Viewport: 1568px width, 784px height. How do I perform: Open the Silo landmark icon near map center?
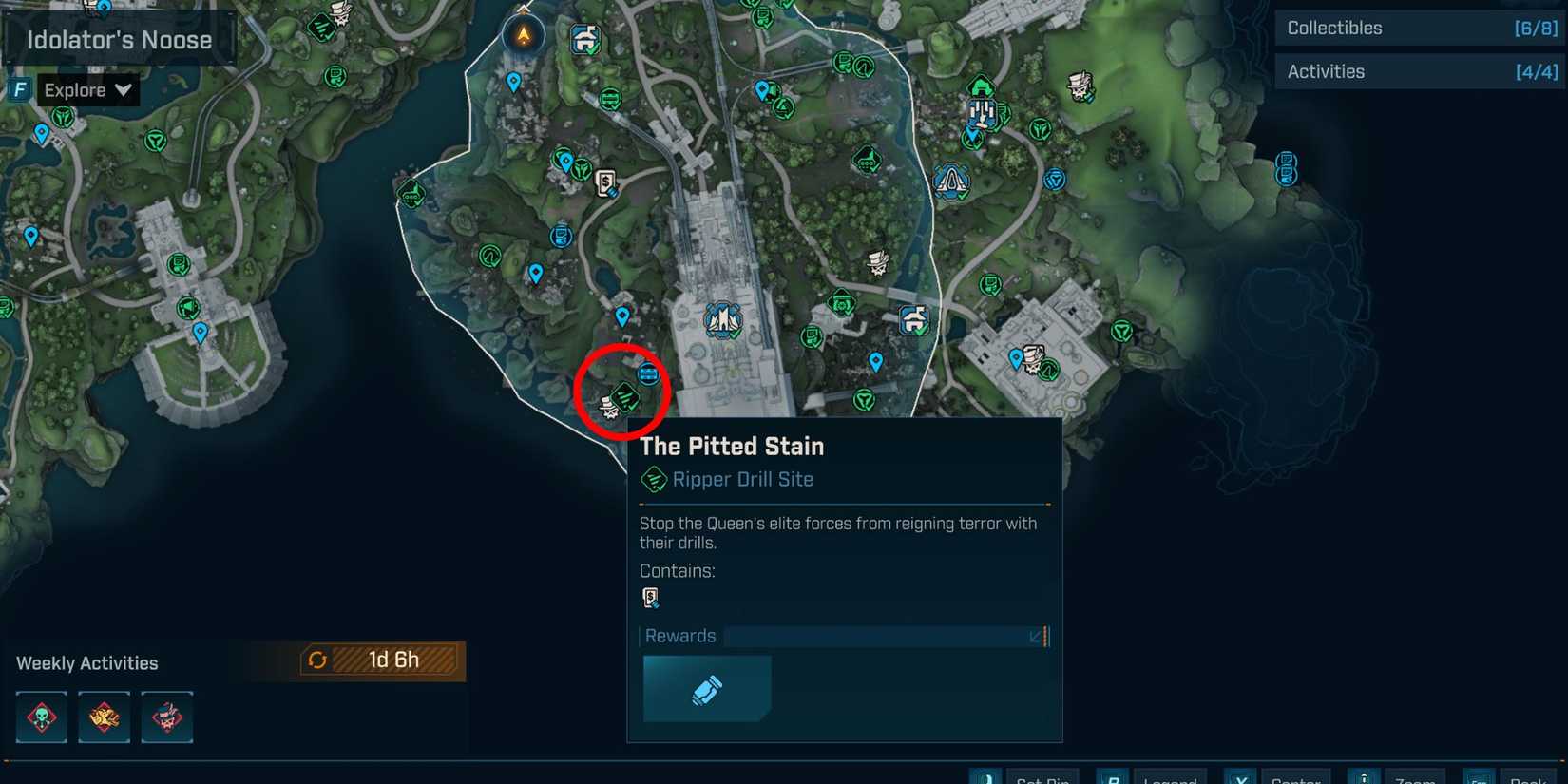click(722, 321)
